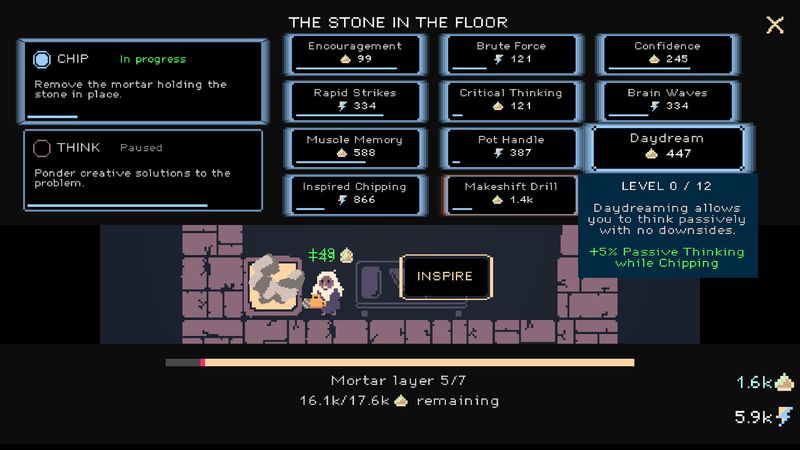Buy the Brain Waves upgrade
This screenshot has width=800, height=450.
tap(667, 100)
